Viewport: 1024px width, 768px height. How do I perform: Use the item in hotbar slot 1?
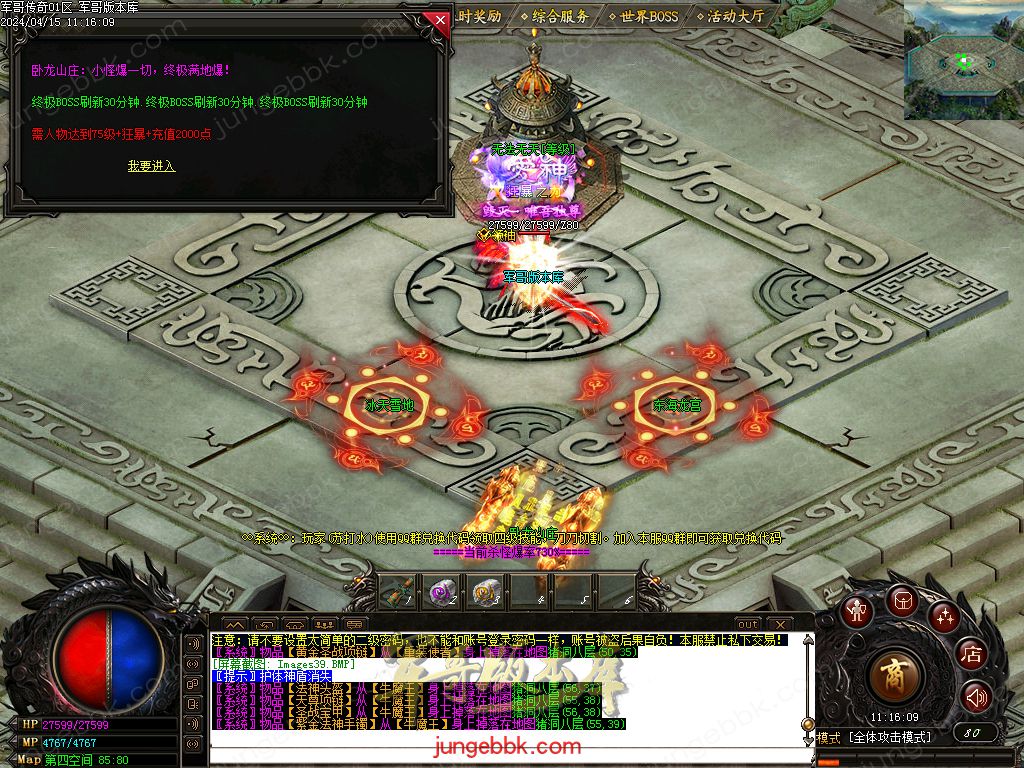396,592
